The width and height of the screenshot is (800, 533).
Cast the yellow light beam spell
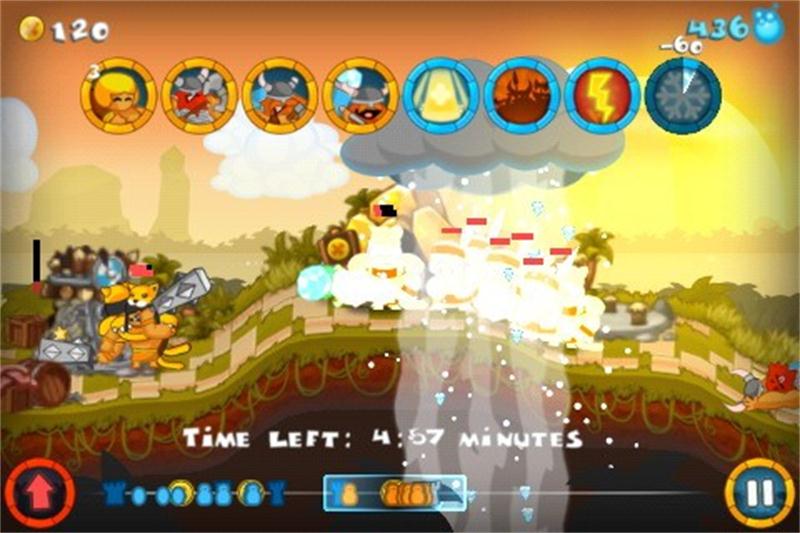pyautogui.click(x=442, y=96)
